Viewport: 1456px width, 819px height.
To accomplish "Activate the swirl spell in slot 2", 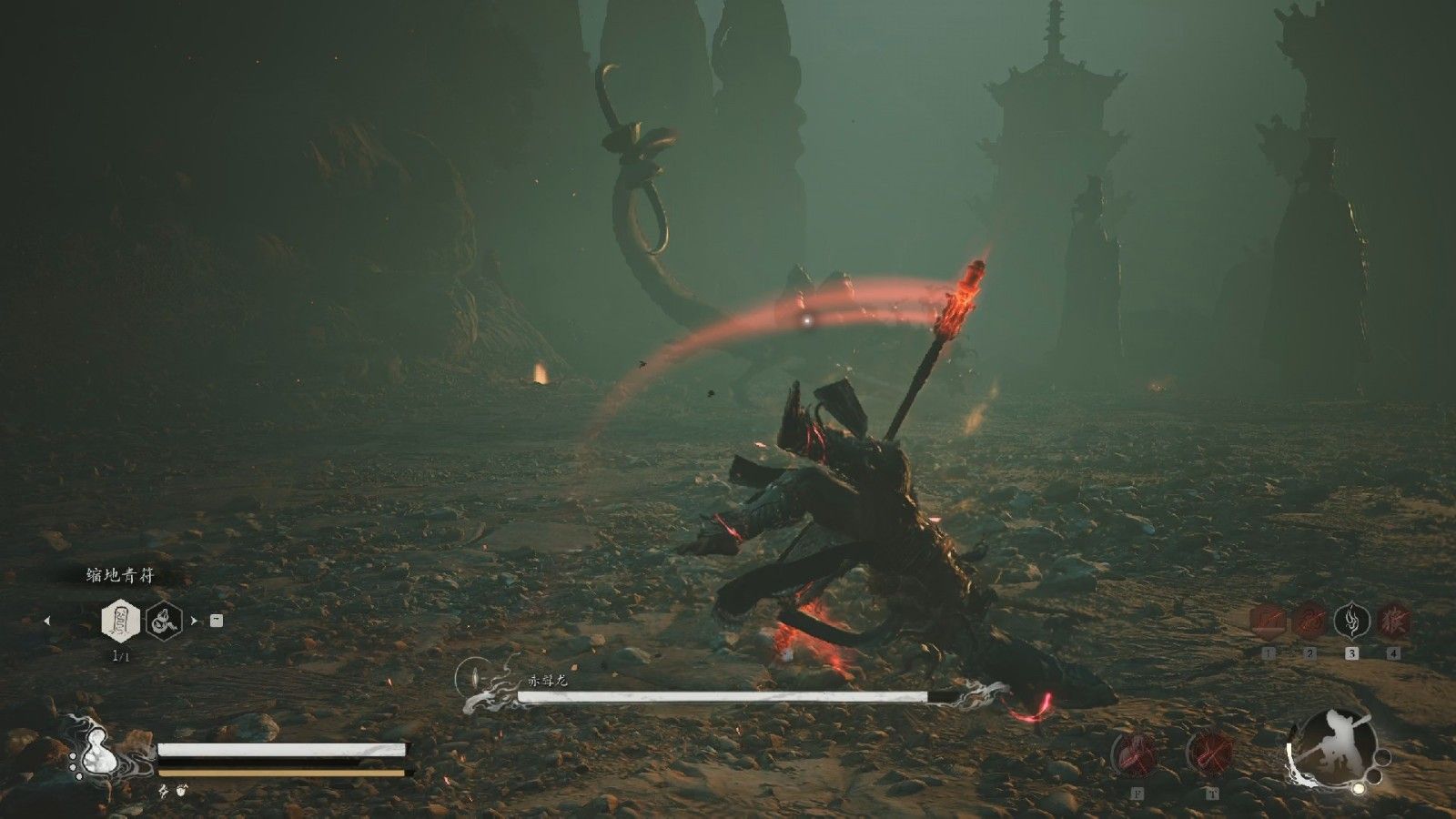I will pos(1310,621).
